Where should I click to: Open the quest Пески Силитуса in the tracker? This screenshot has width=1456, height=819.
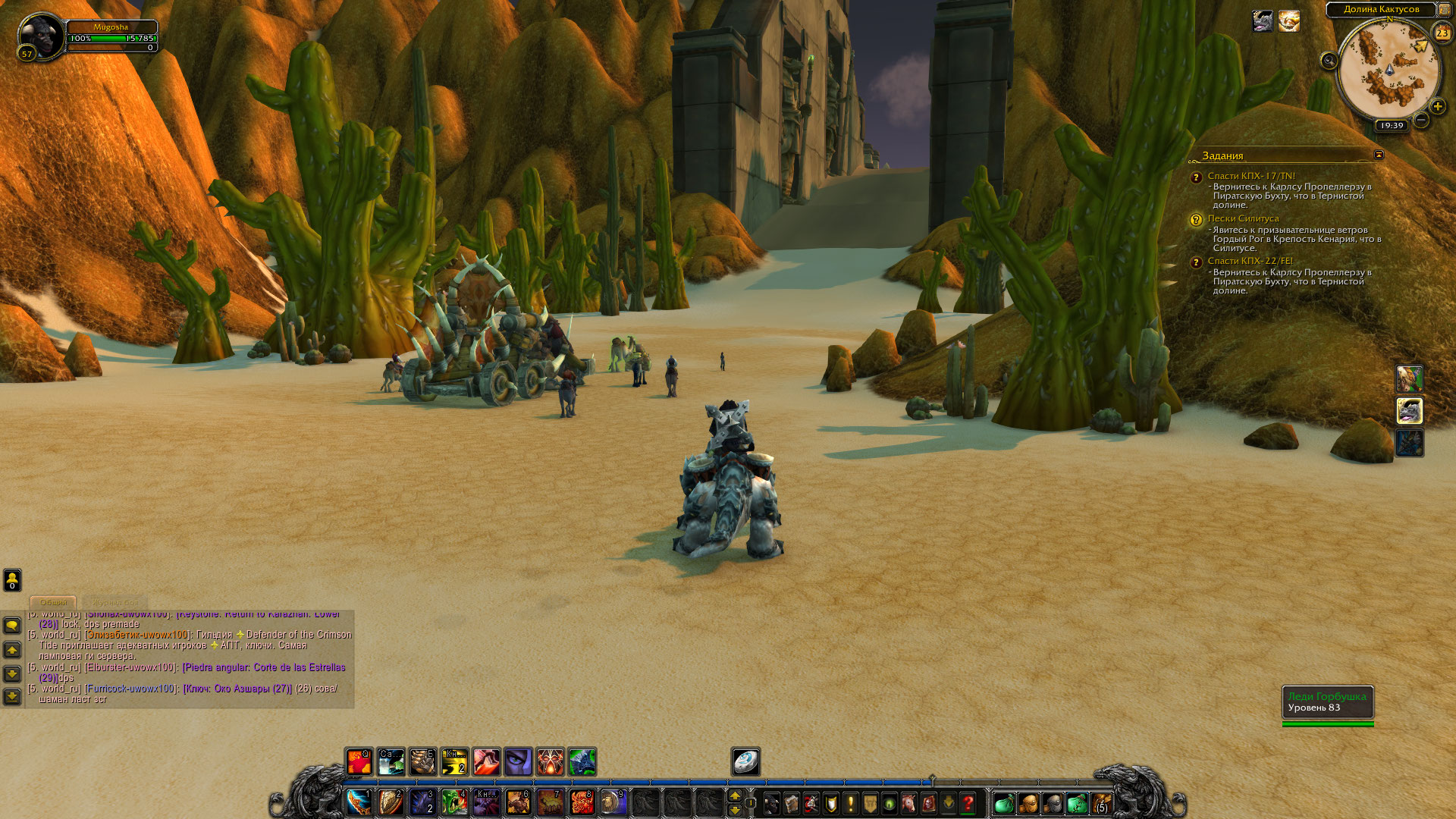coord(1243,218)
